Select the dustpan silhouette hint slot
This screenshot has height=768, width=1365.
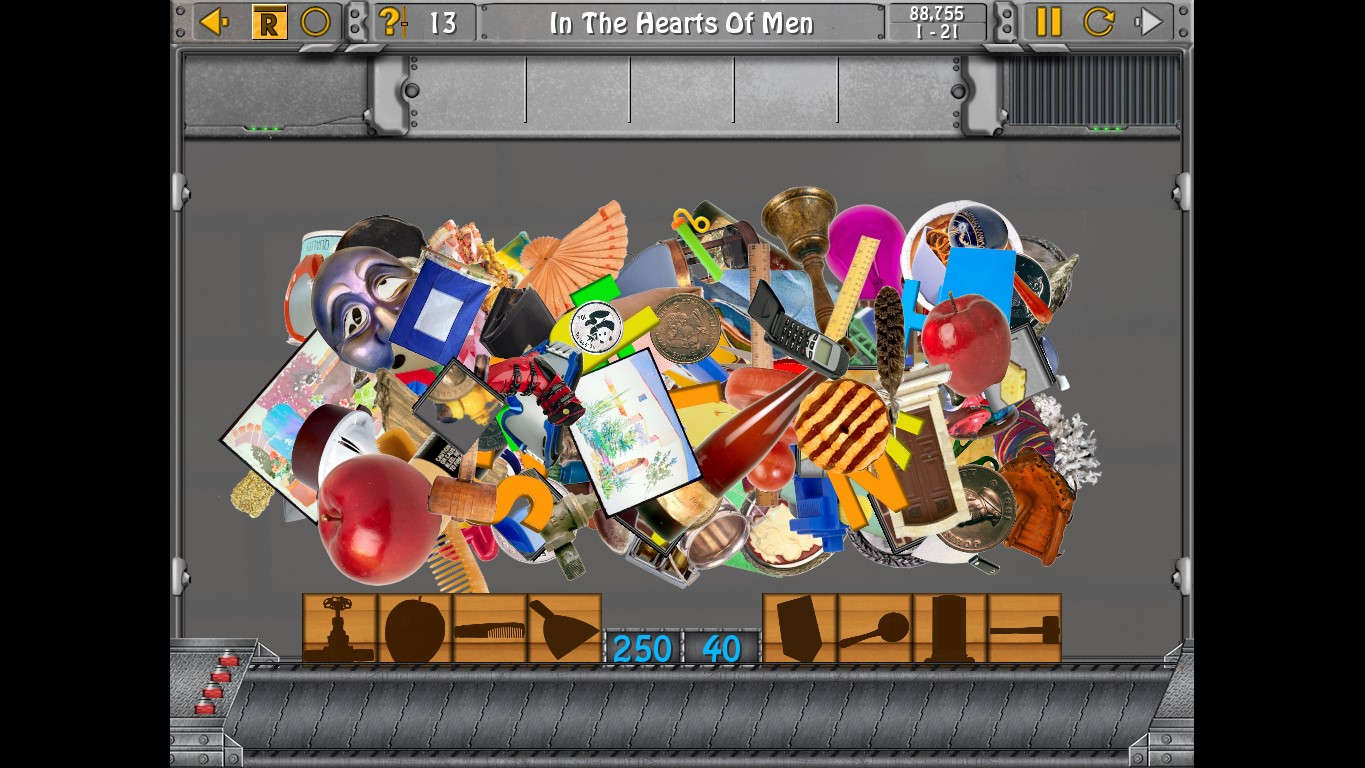[x=563, y=628]
